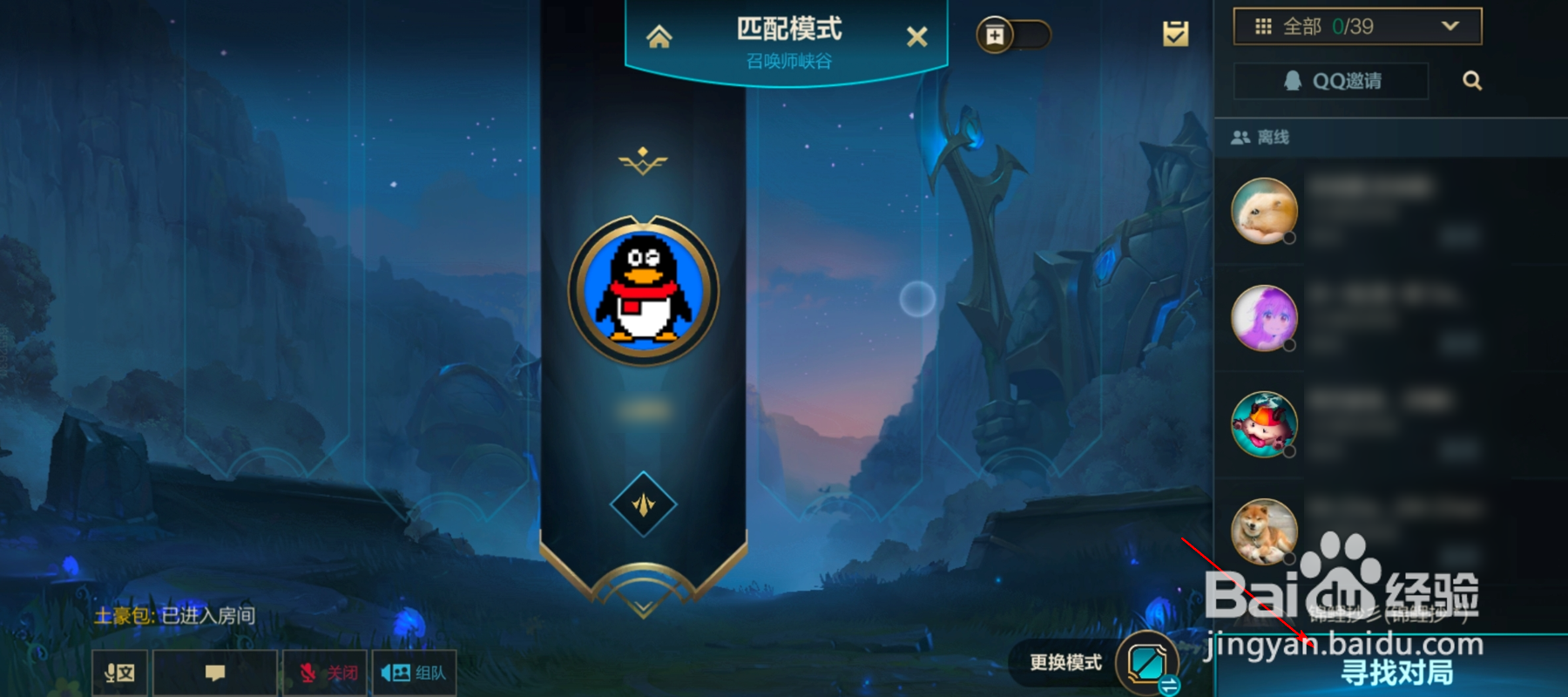
Task: Toggle 组队 team voice speaker
Action: coord(415,671)
